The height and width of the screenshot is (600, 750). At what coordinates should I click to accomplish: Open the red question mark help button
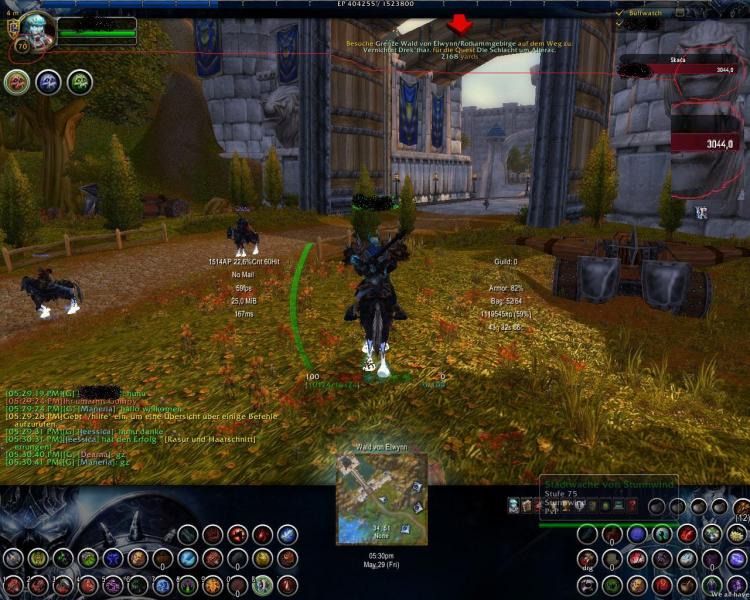coord(632,506)
